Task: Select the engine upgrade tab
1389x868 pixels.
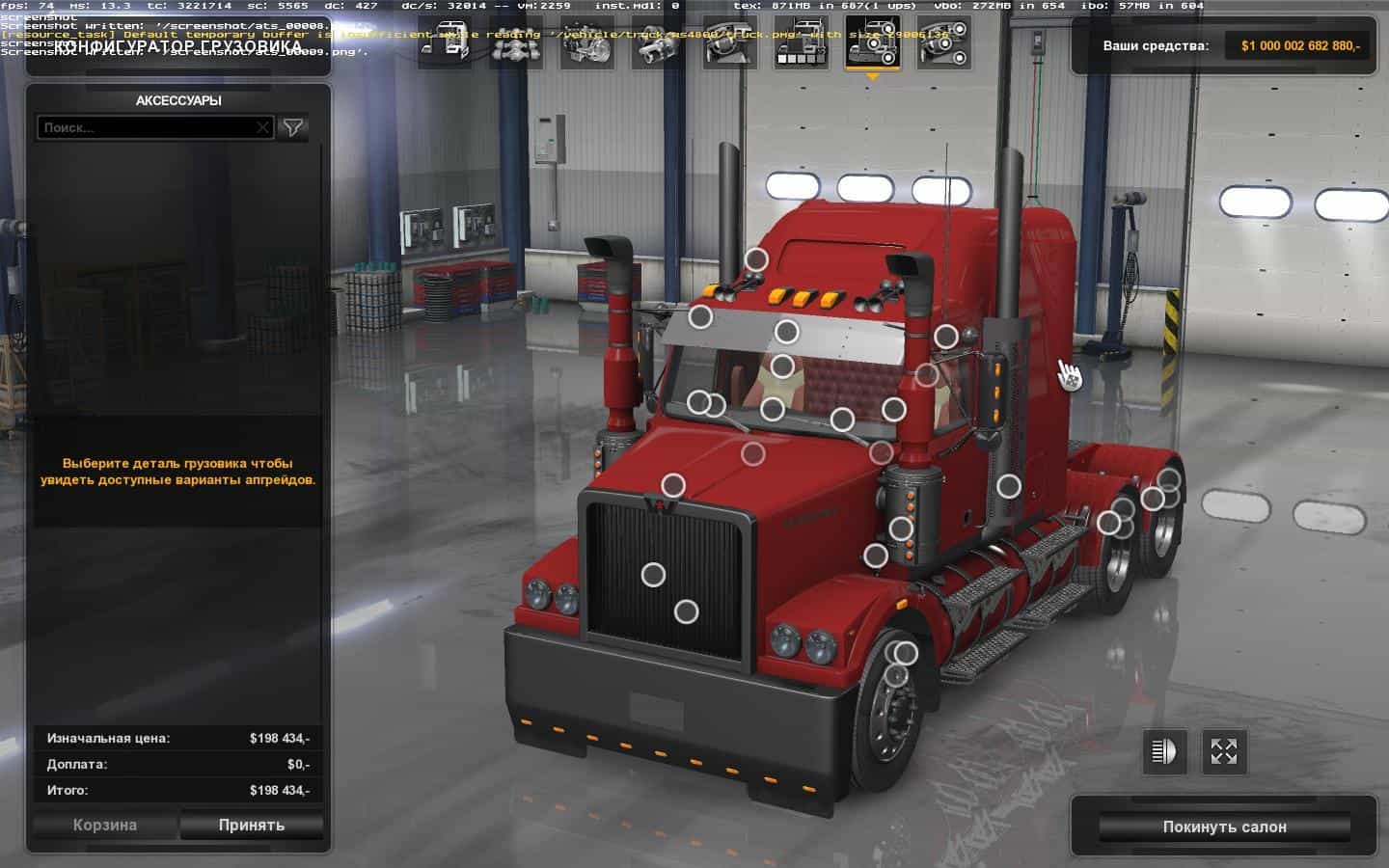Action: point(588,44)
